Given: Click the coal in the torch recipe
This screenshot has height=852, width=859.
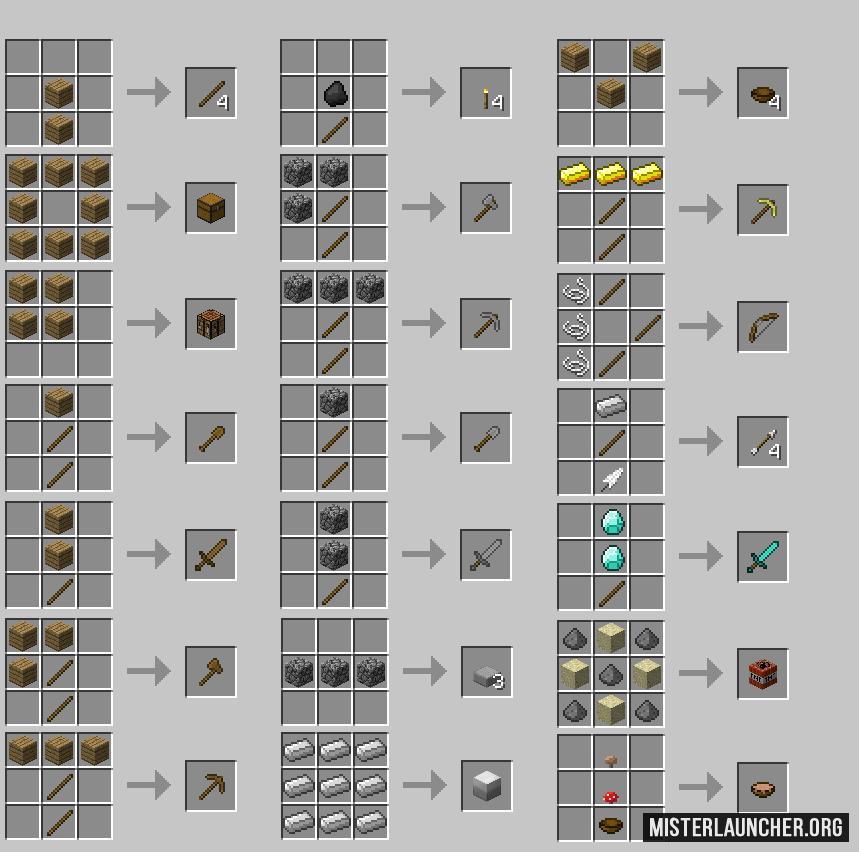Looking at the screenshot, I should point(334,94).
